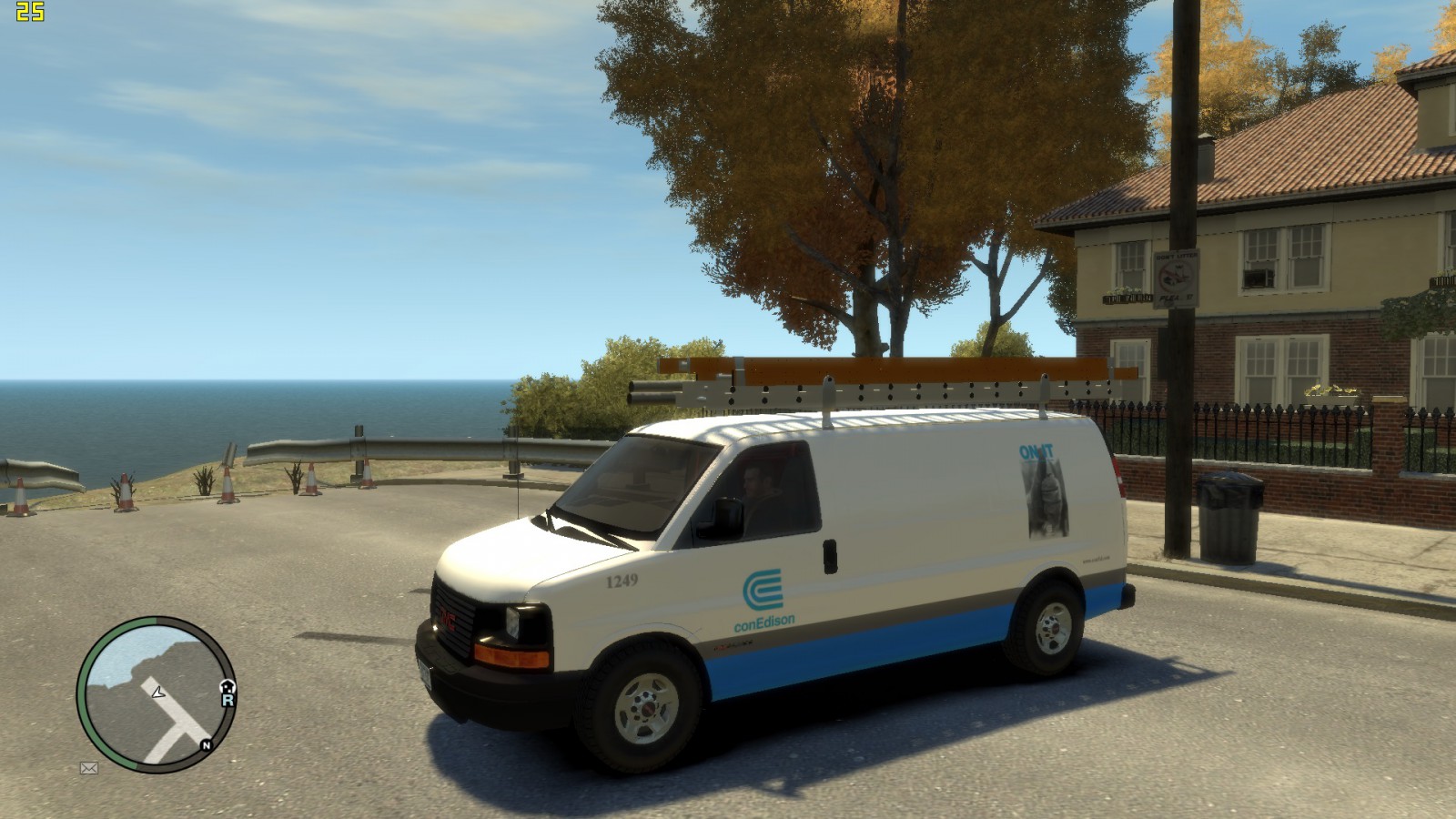Image resolution: width=1456 pixels, height=819 pixels.
Task: Click the ON IT decal on the van side
Action: click(x=1036, y=450)
